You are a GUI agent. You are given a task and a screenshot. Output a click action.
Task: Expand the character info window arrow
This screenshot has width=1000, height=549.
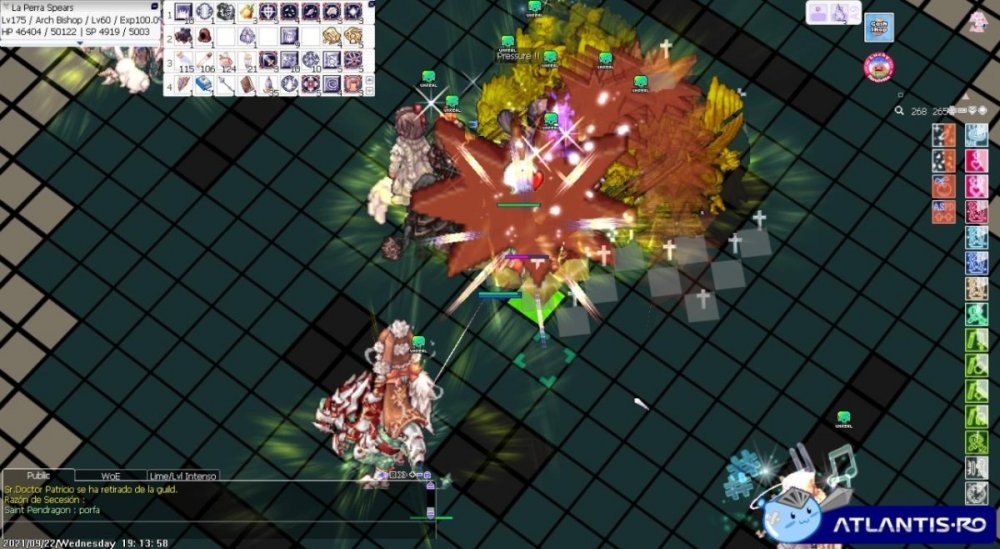pyautogui.click(x=81, y=43)
